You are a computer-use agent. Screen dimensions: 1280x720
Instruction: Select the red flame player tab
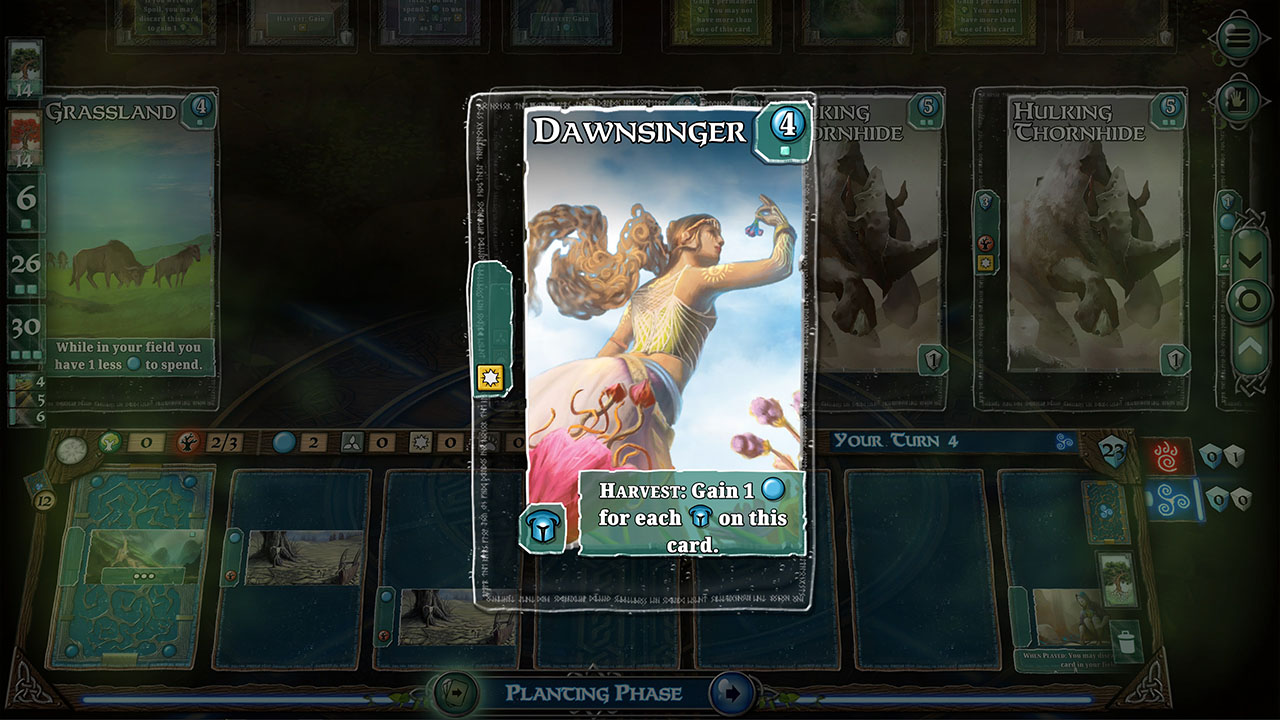pyautogui.click(x=1169, y=457)
